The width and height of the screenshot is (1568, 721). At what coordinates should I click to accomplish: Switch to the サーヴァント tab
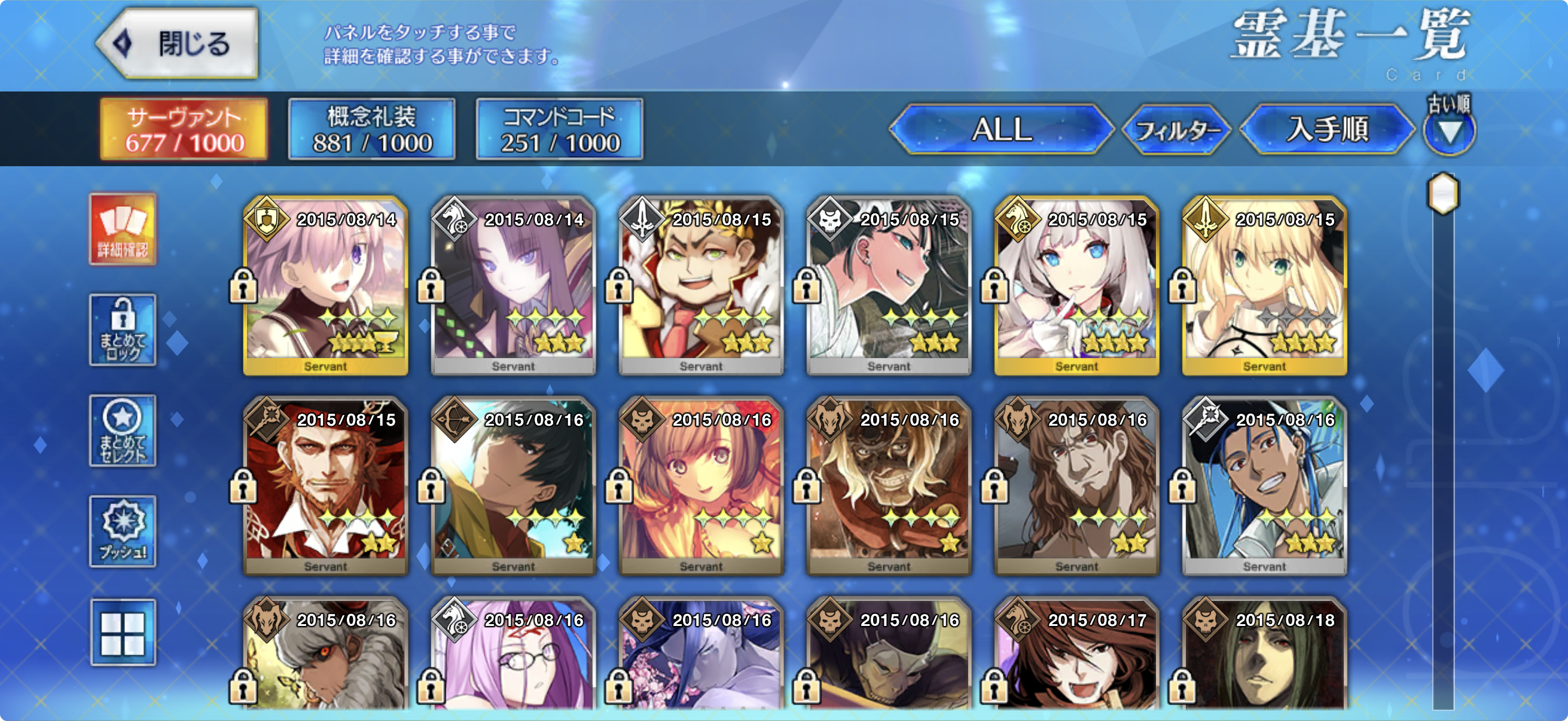click(x=184, y=129)
